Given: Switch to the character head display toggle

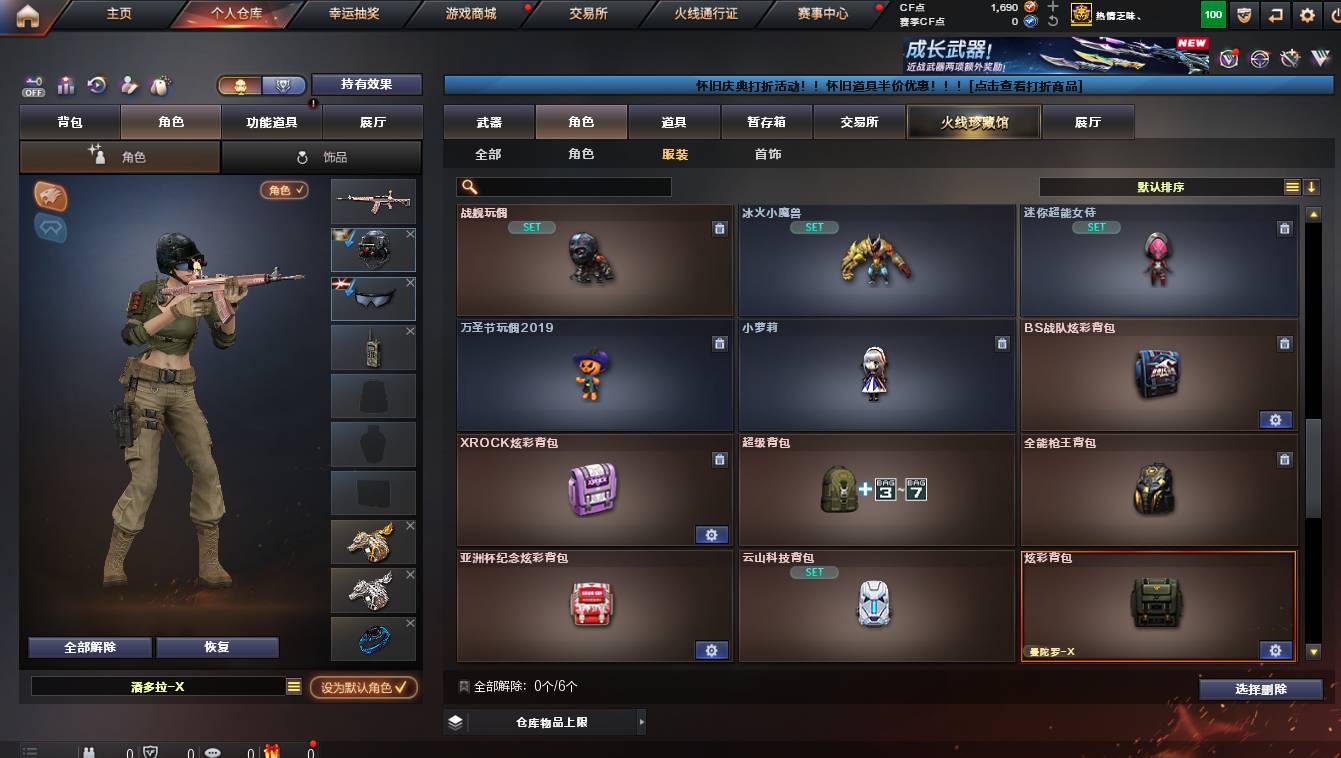Looking at the screenshot, I should [x=241, y=86].
